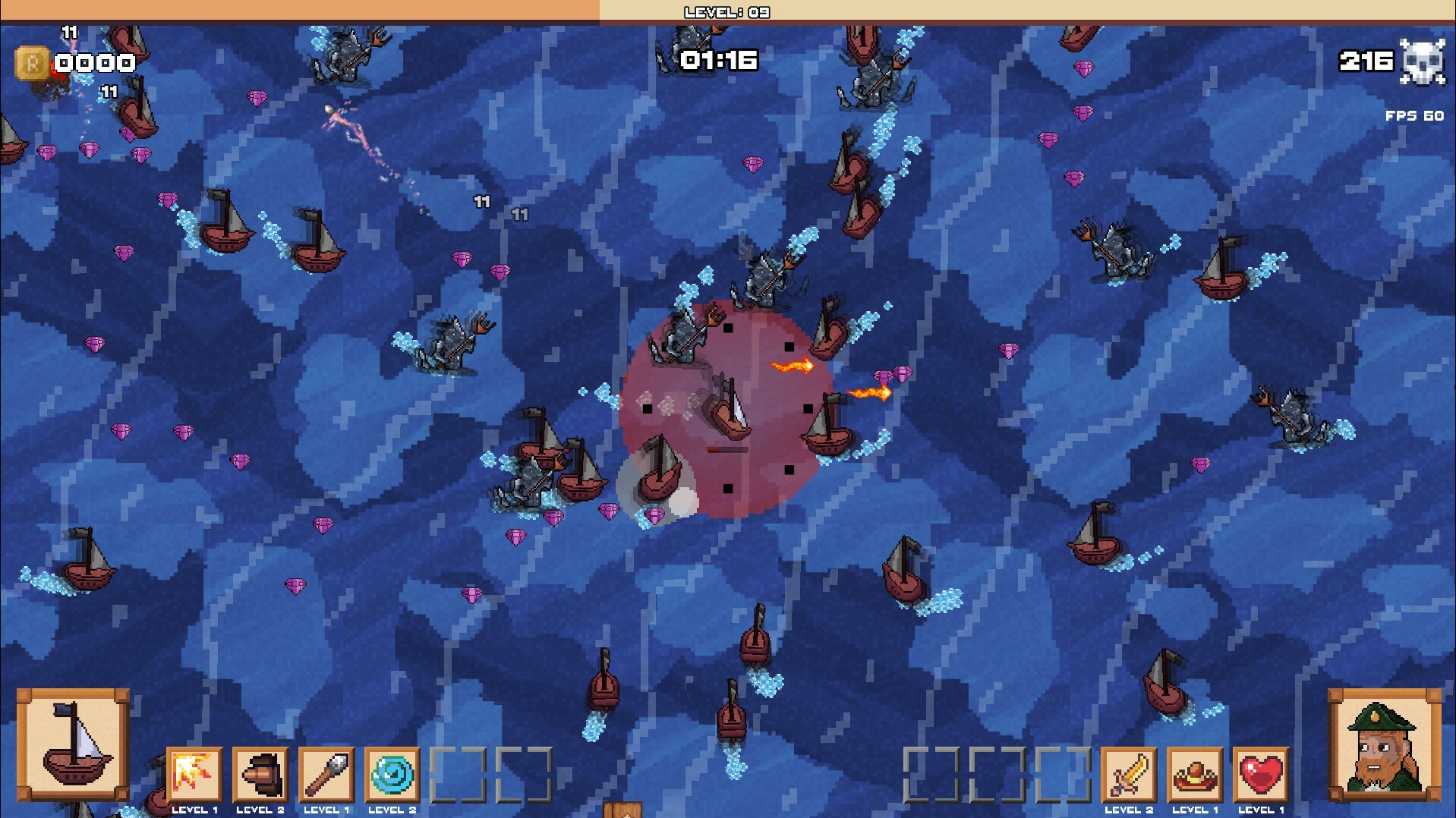Screen dimensions: 1456x818
Task: Click the boss ship's health bar
Action: [x=729, y=448]
